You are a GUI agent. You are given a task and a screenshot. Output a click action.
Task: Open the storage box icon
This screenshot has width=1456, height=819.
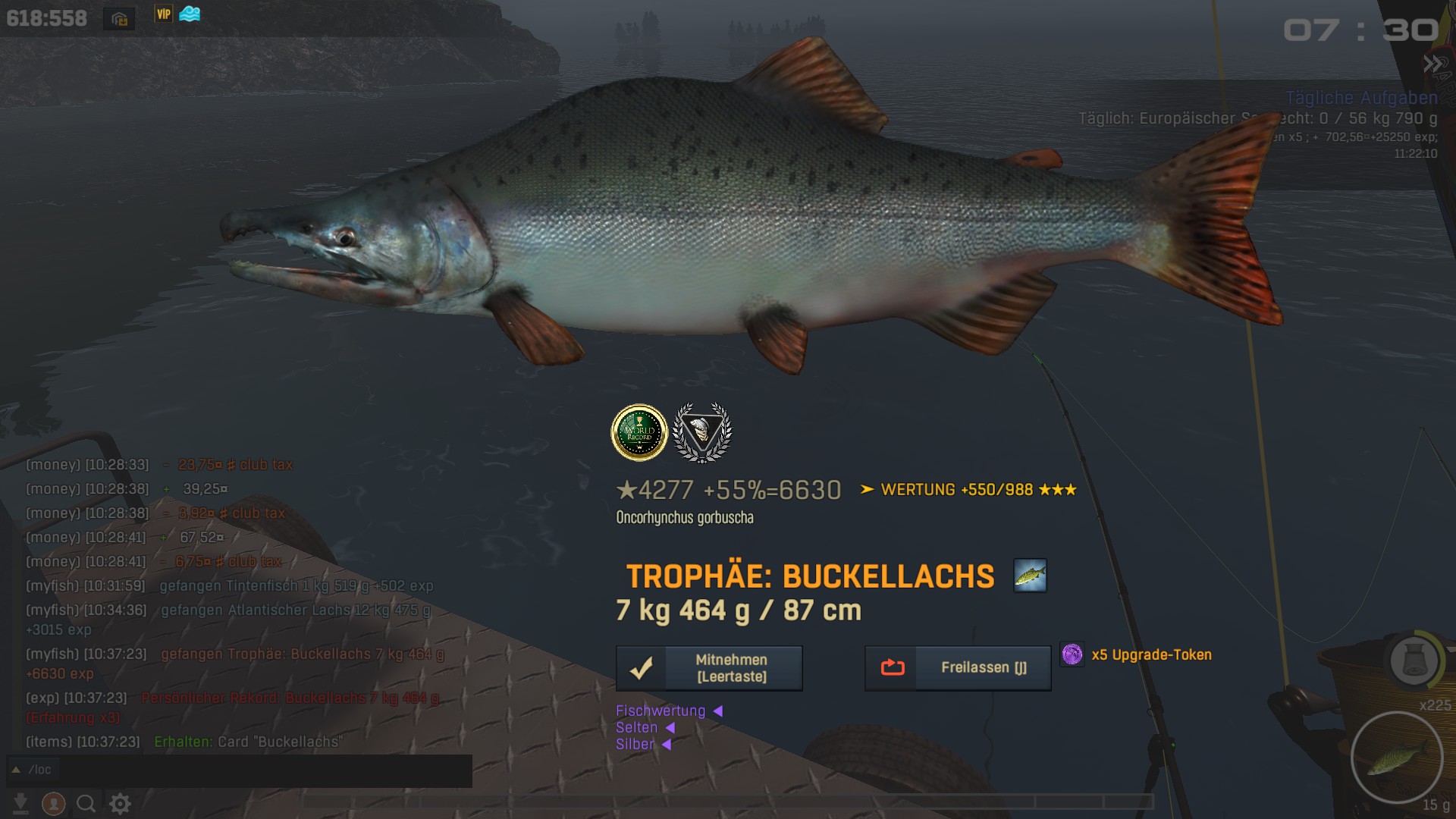(x=119, y=19)
